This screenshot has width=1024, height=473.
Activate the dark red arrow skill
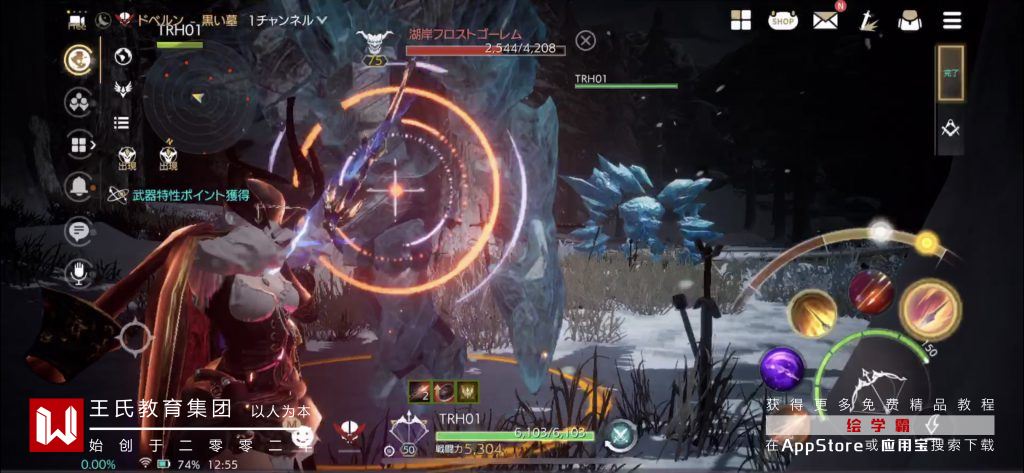871,290
